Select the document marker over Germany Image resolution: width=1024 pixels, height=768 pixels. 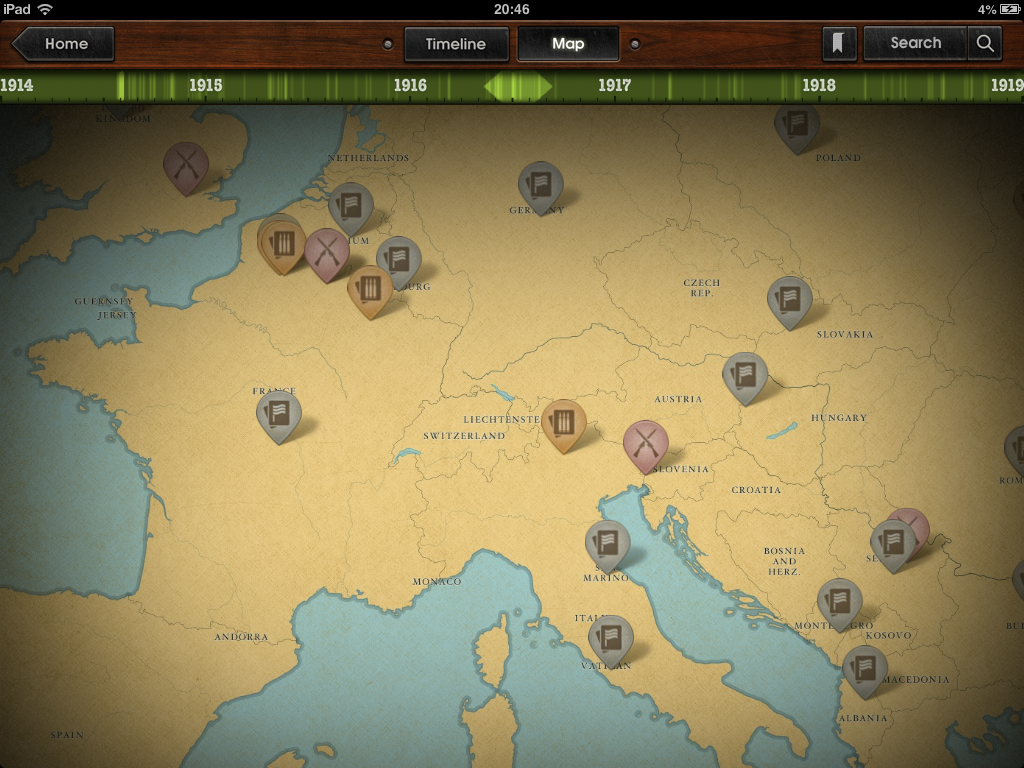click(x=540, y=184)
